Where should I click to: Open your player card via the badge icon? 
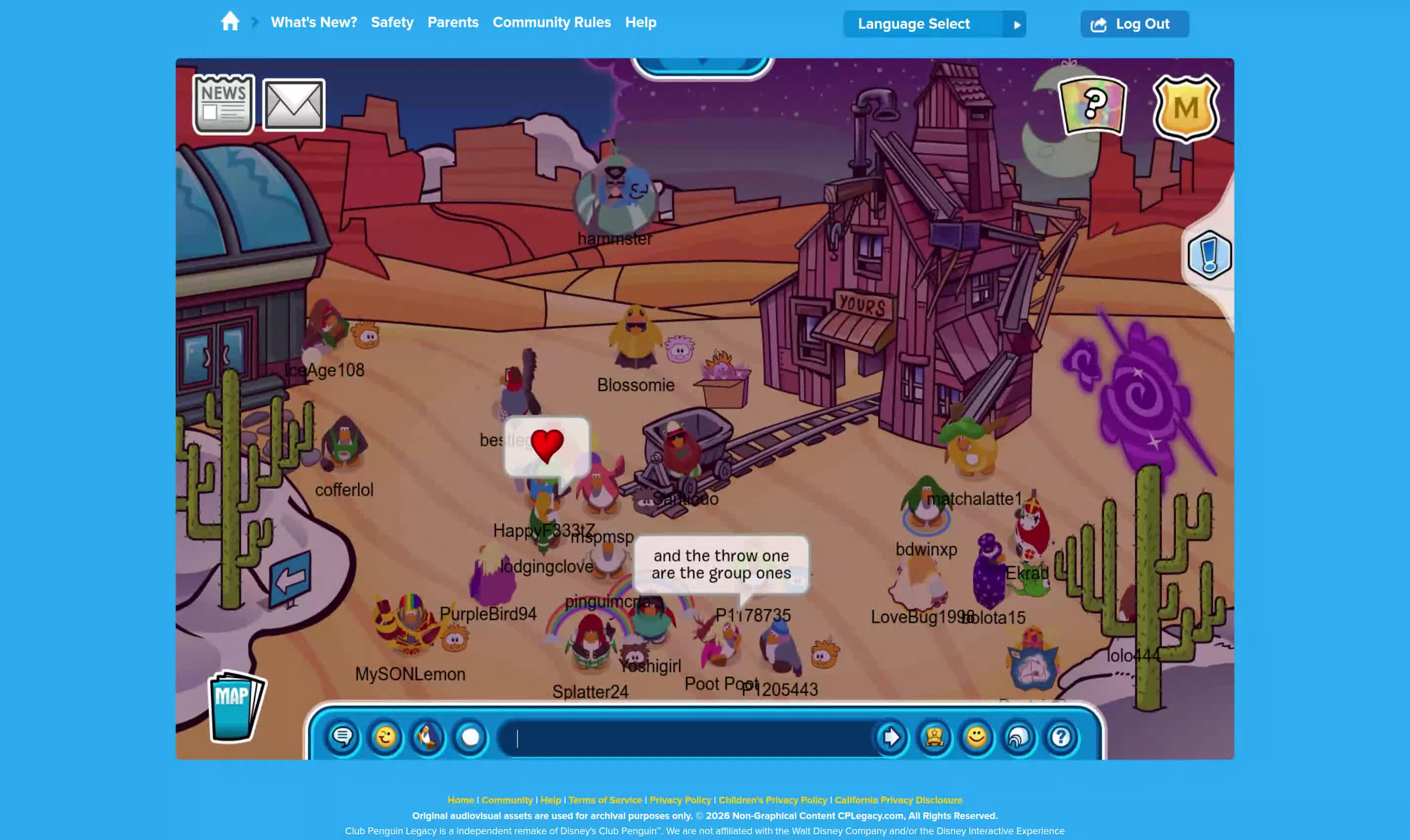(x=934, y=738)
